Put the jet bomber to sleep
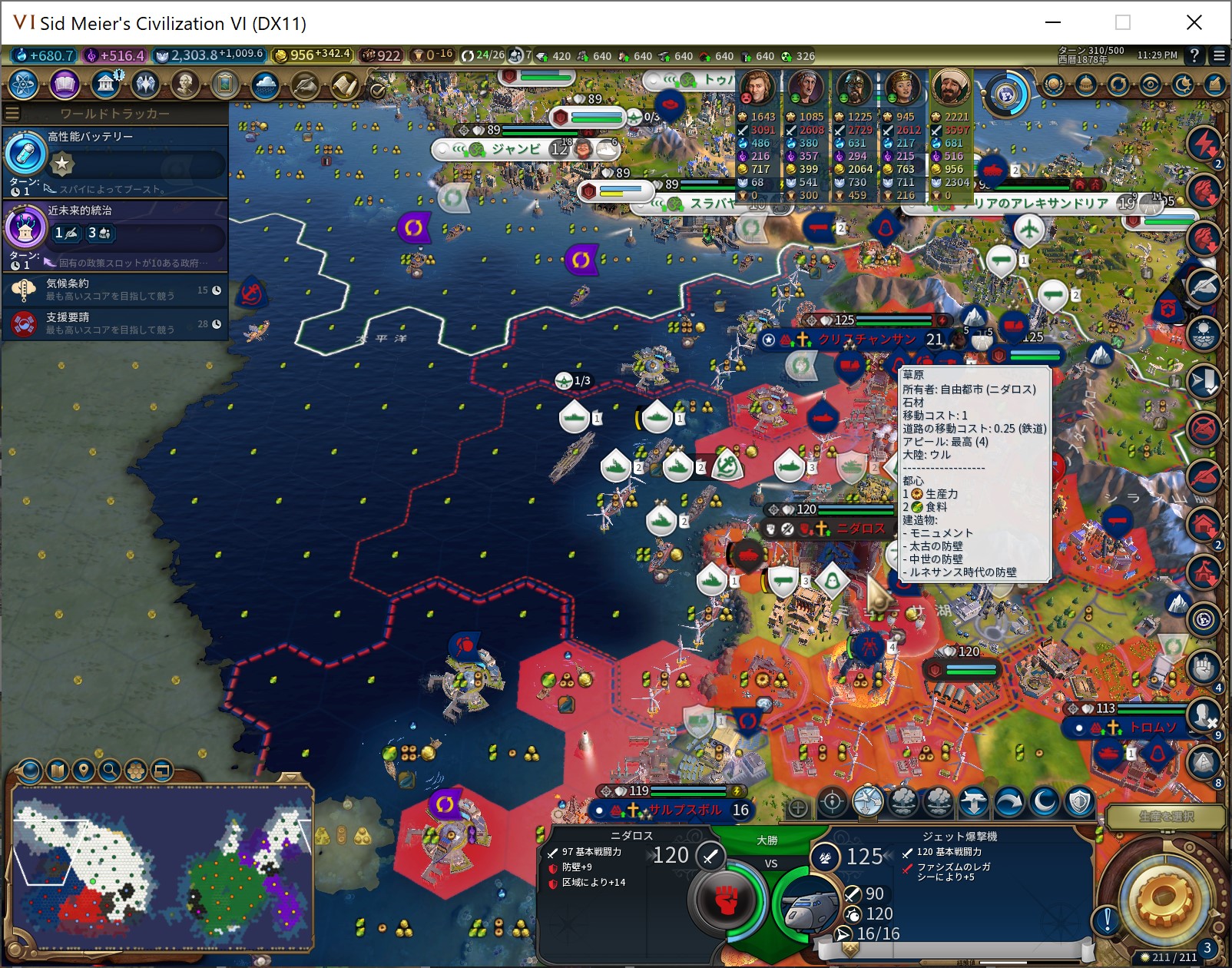The width and height of the screenshot is (1232, 968). click(1045, 803)
